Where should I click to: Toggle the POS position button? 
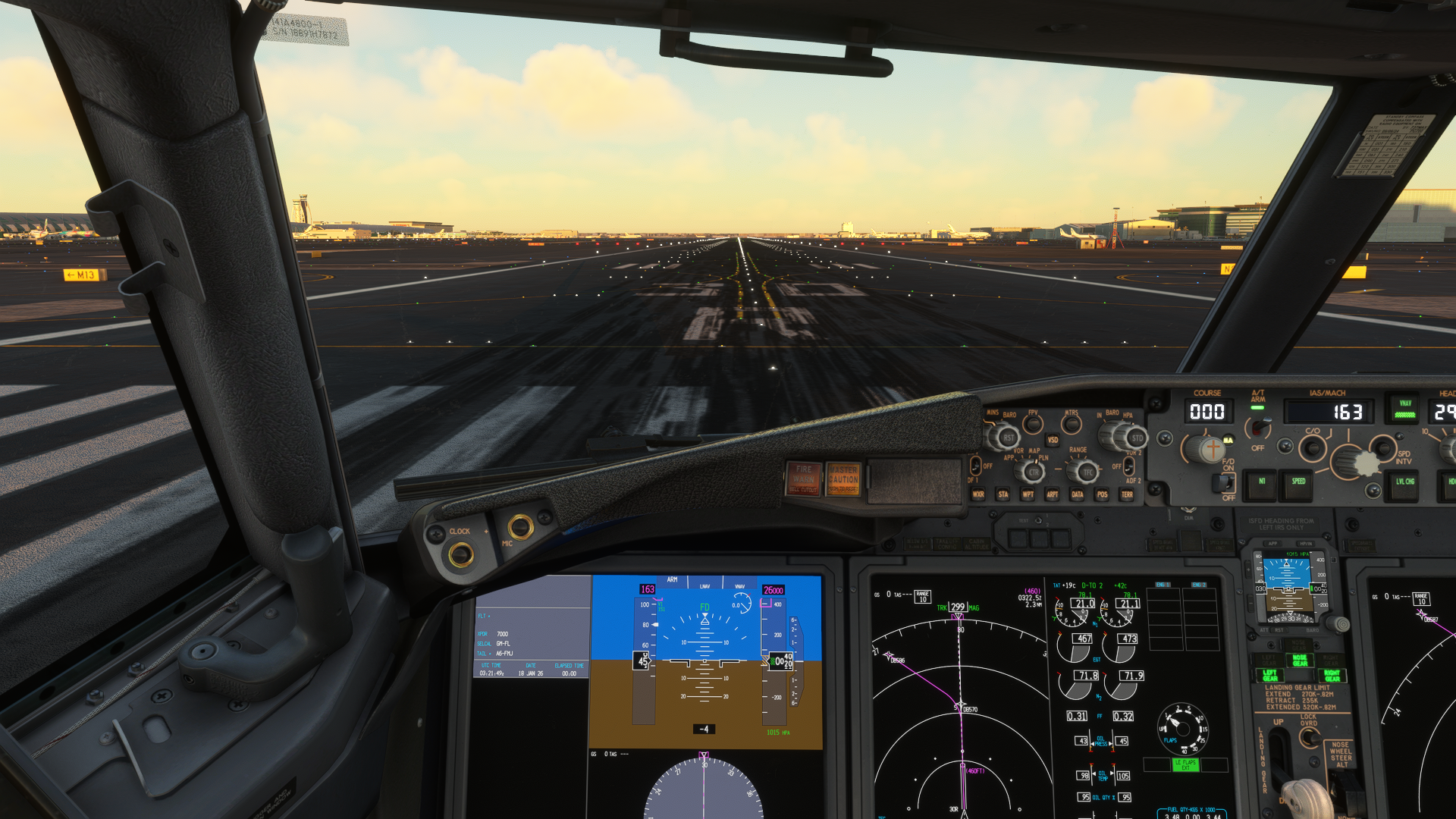[1102, 494]
